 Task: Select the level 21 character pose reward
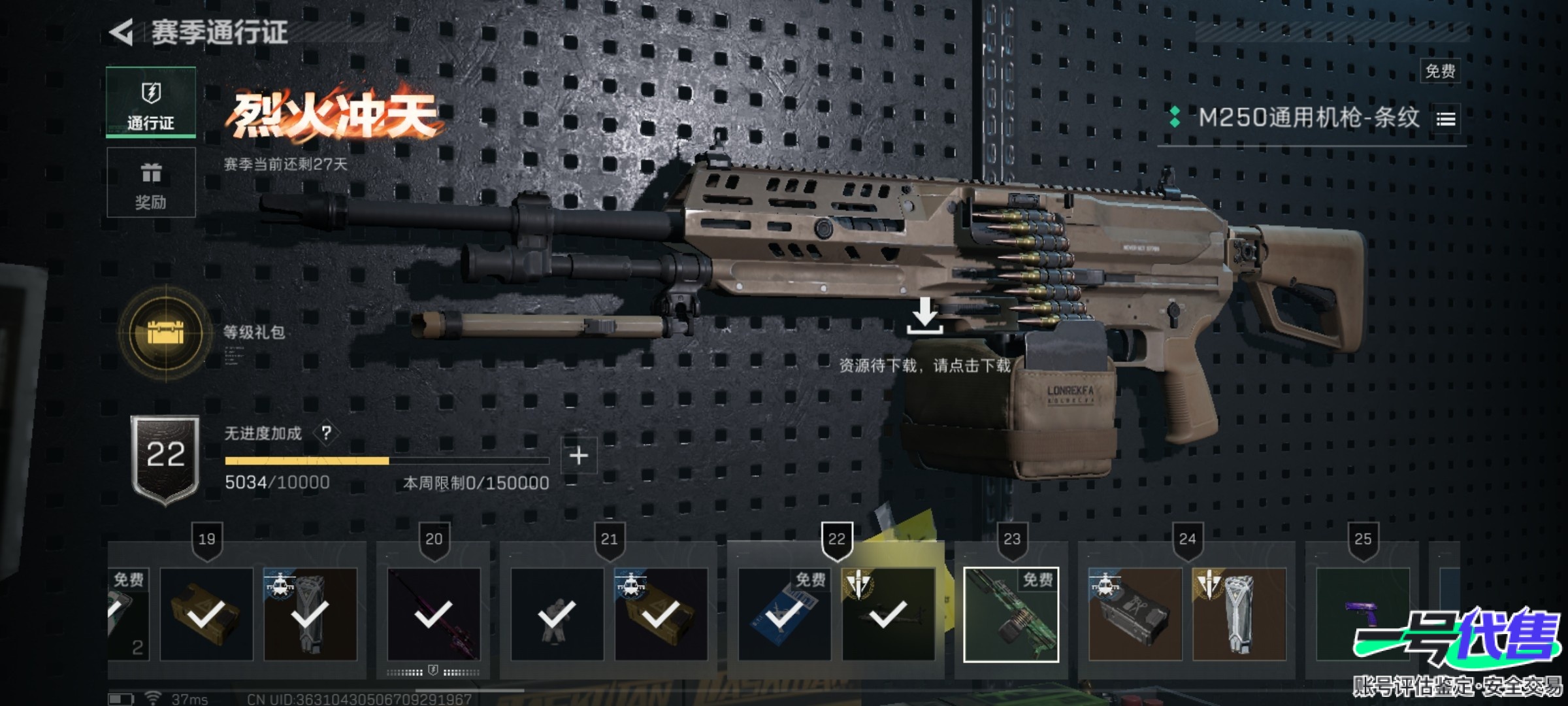(557, 614)
